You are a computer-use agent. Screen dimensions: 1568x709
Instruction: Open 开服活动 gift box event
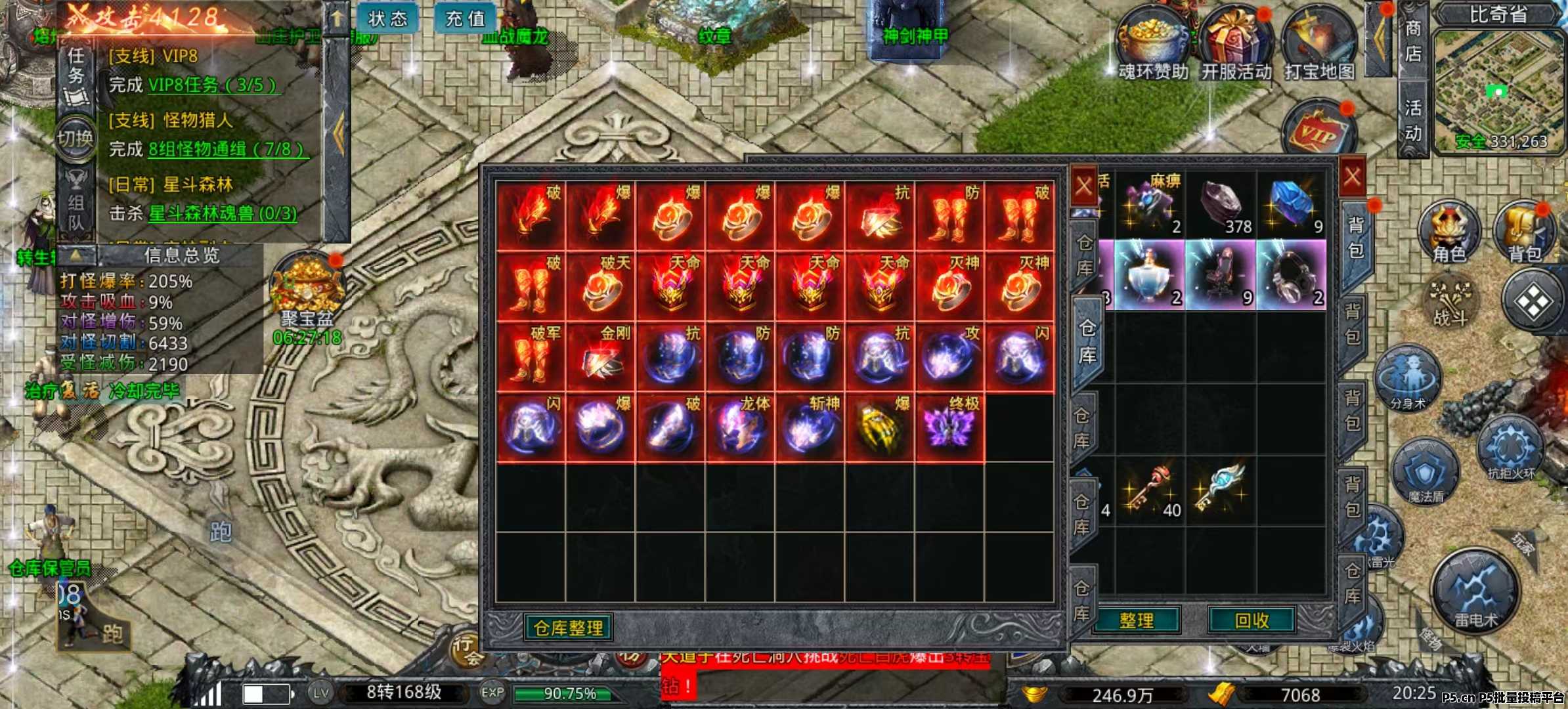tap(1236, 43)
